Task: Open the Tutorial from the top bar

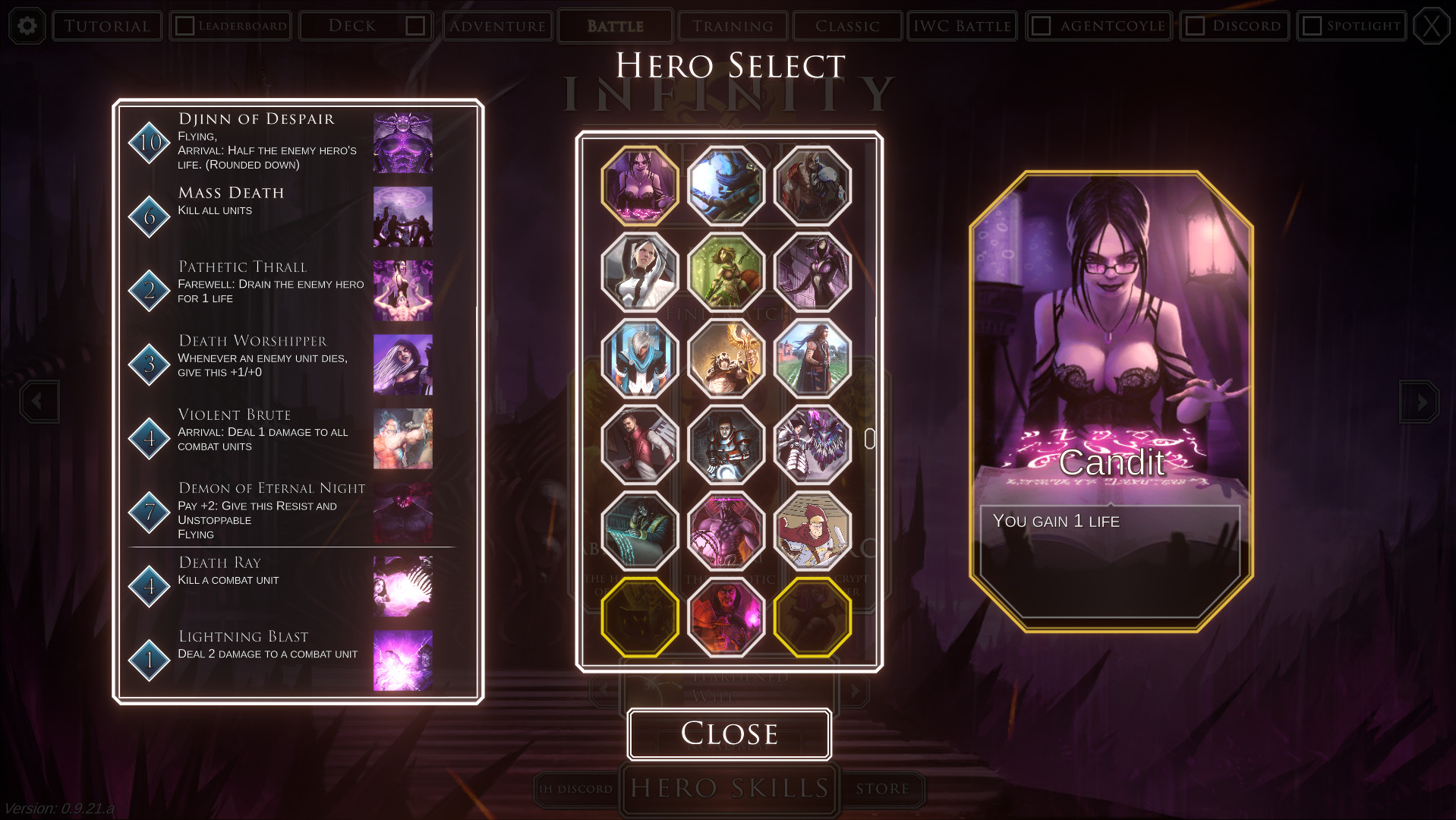Action: coord(106,25)
